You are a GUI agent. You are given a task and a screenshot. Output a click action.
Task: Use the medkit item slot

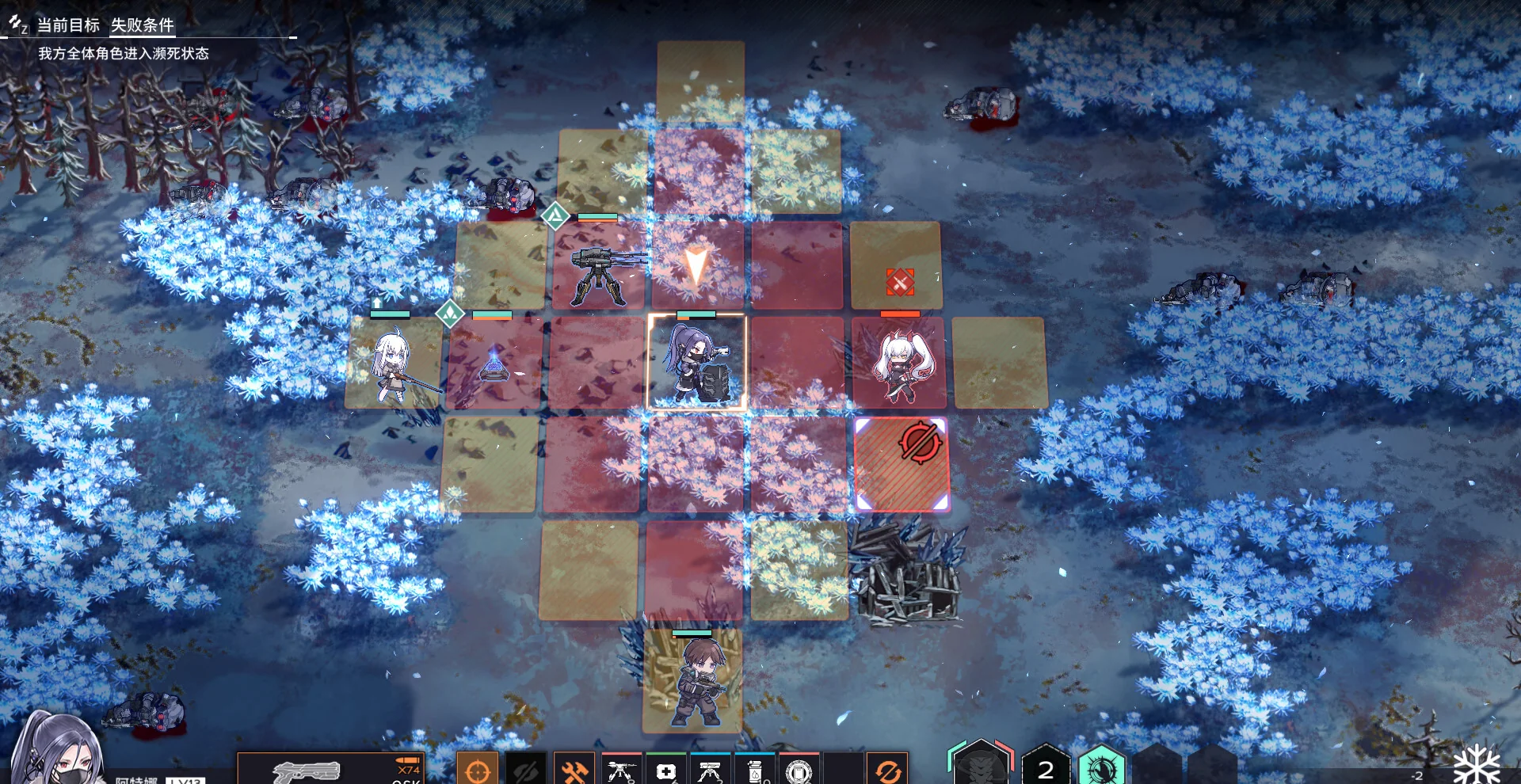[x=666, y=770]
